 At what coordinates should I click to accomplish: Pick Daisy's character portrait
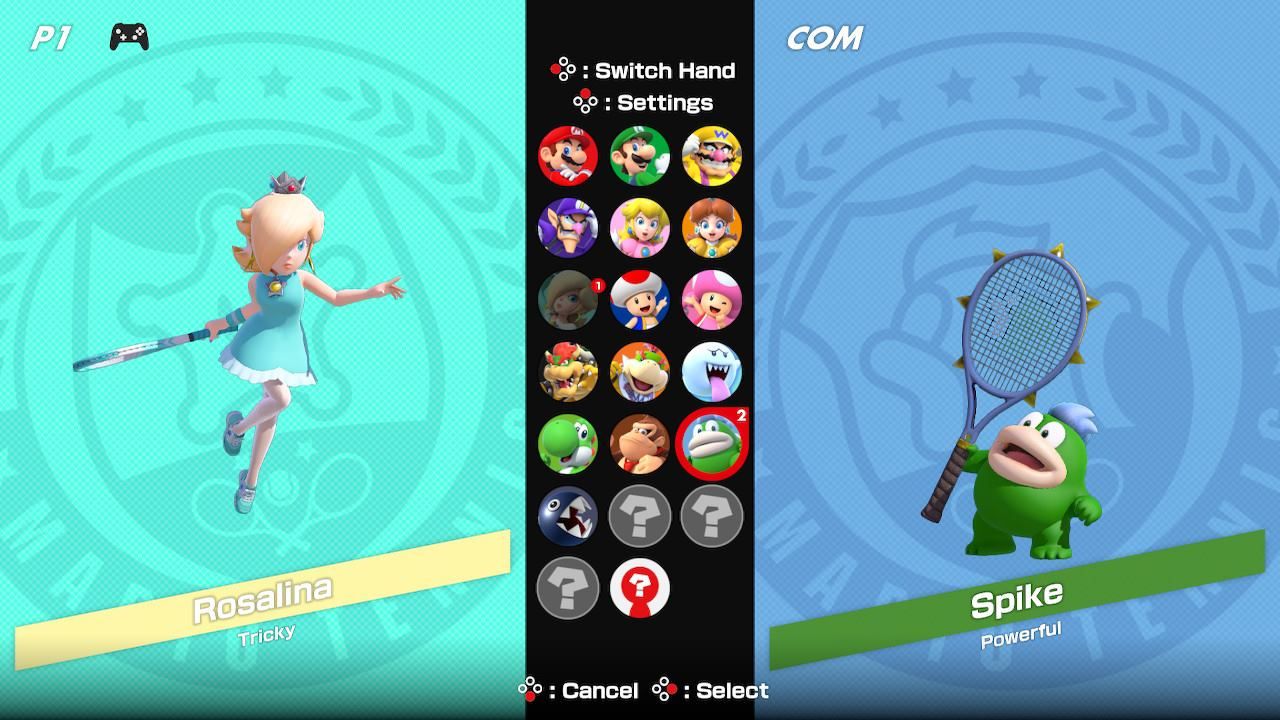pos(713,228)
